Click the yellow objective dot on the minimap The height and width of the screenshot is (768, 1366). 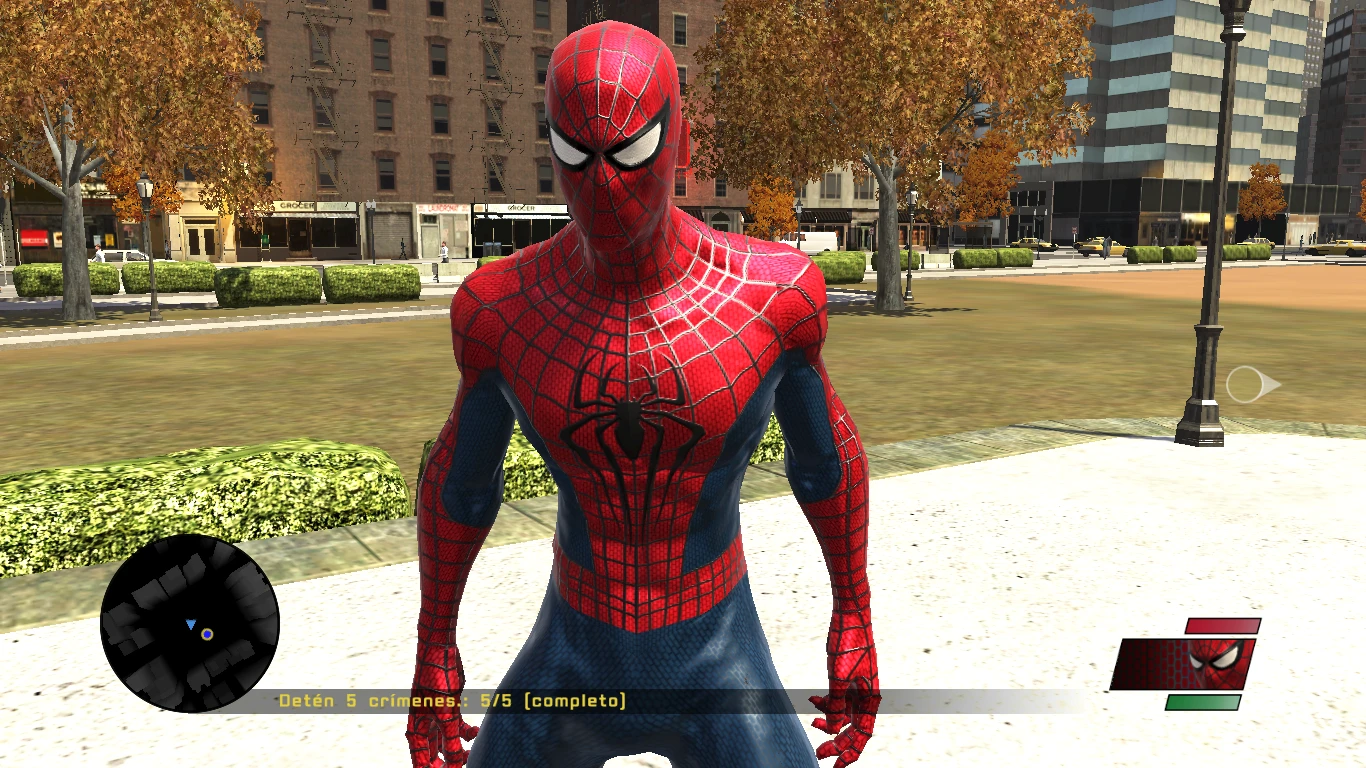pos(205,634)
